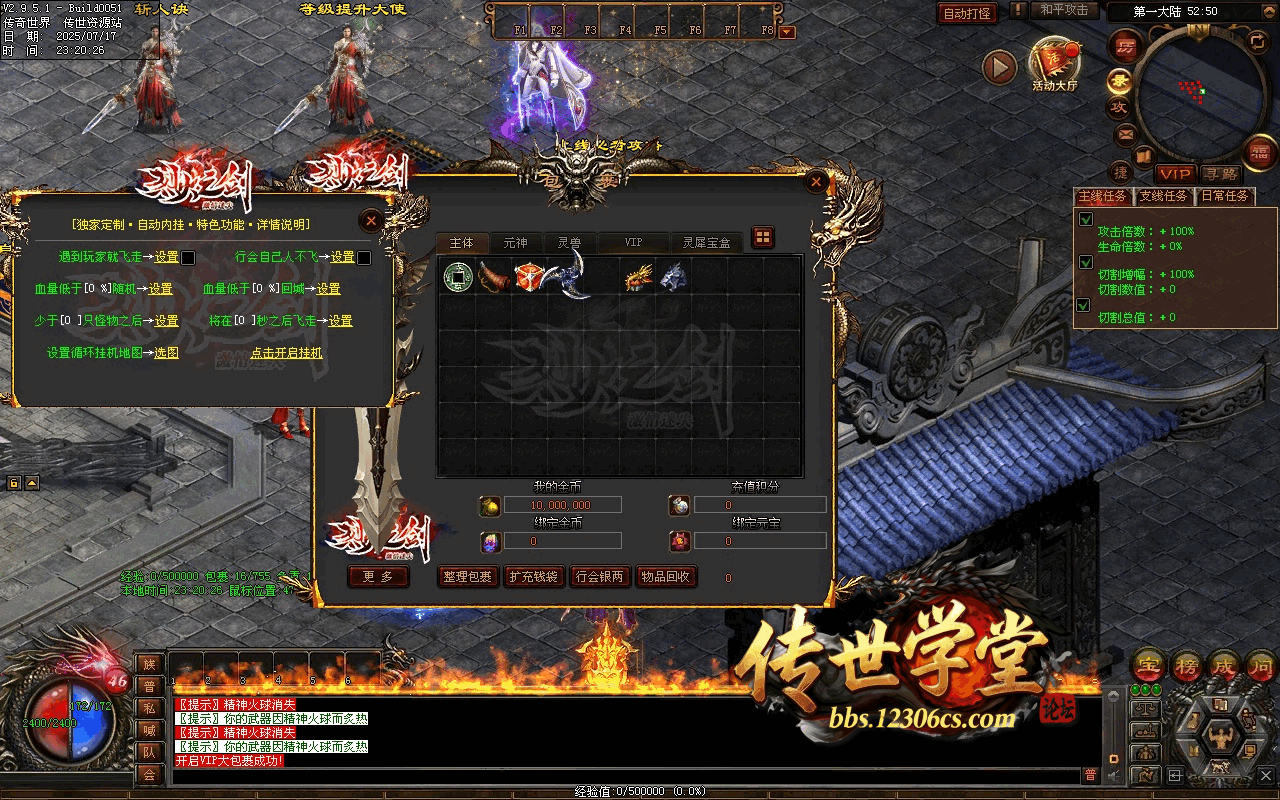Viewport: 1280px width, 800px height.
Task: Open the 活动大厅 event hall icon
Action: [1055, 64]
